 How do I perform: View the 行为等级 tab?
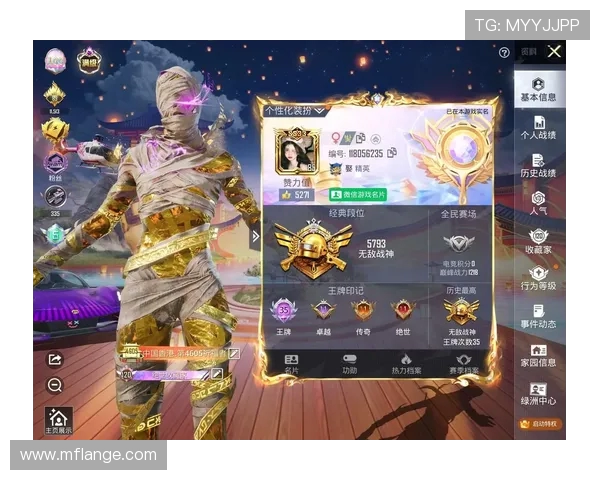click(x=538, y=278)
